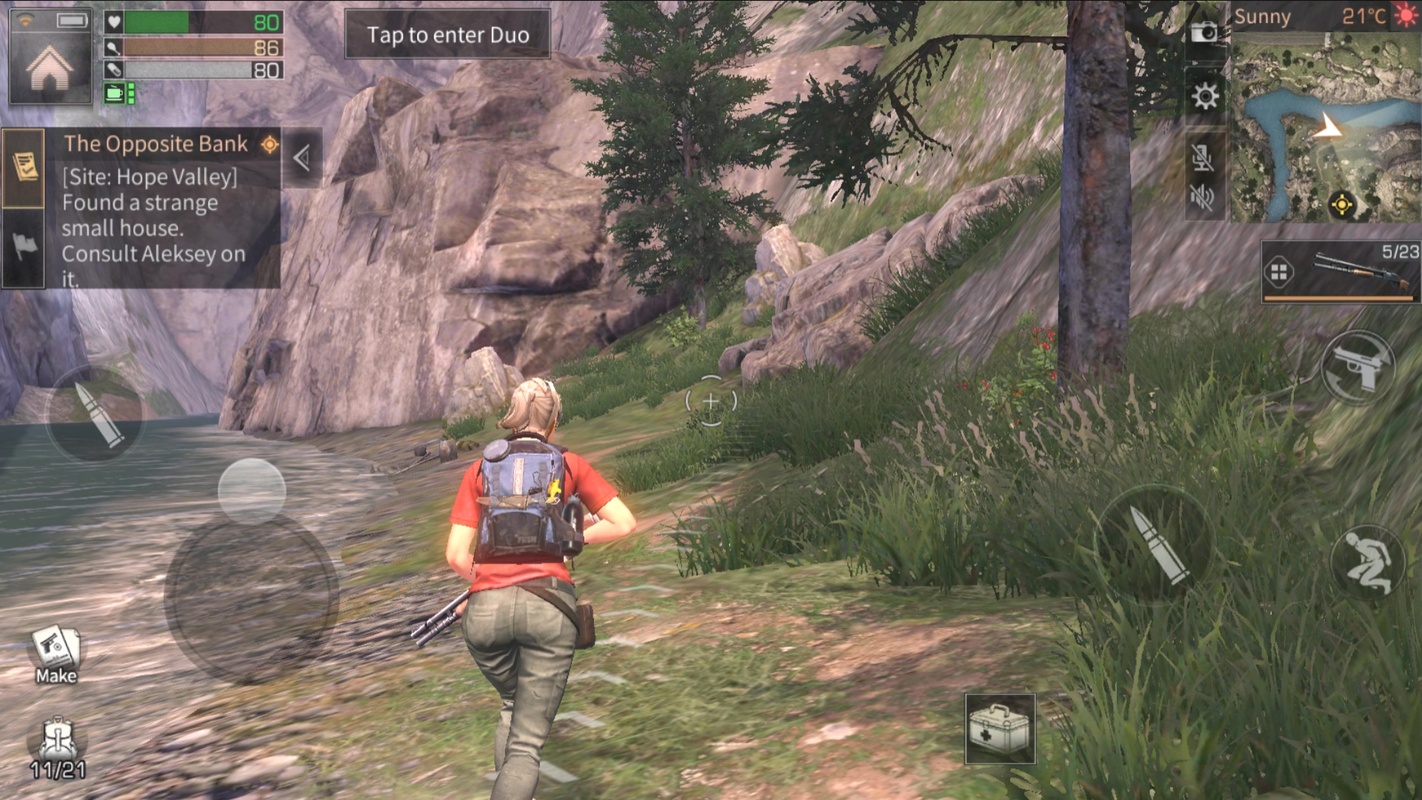Screen dimensions: 1422x800
Task: Use the first aid kit item
Action: coord(1000,729)
